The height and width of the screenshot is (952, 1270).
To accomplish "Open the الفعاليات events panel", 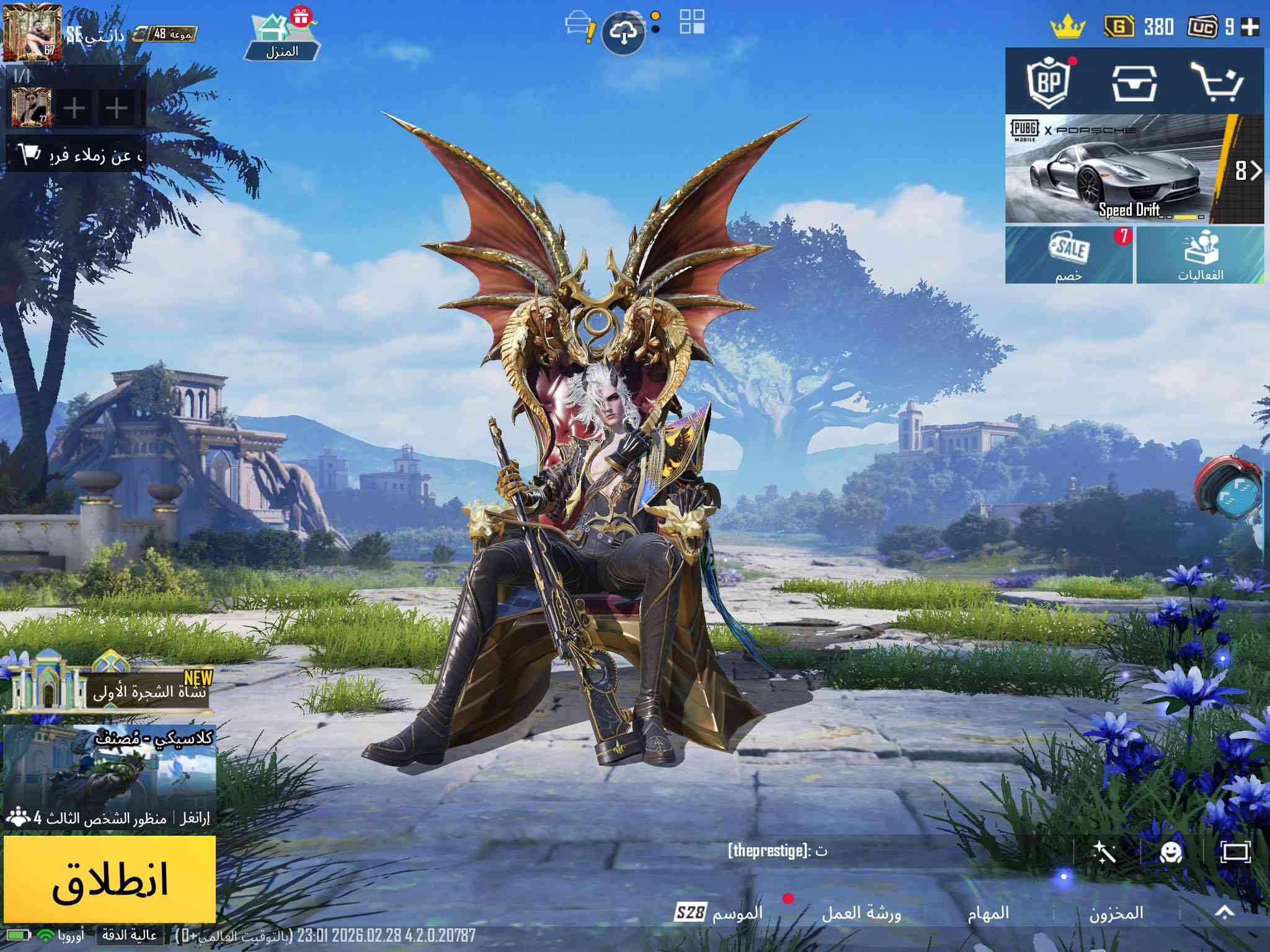I will [1201, 255].
